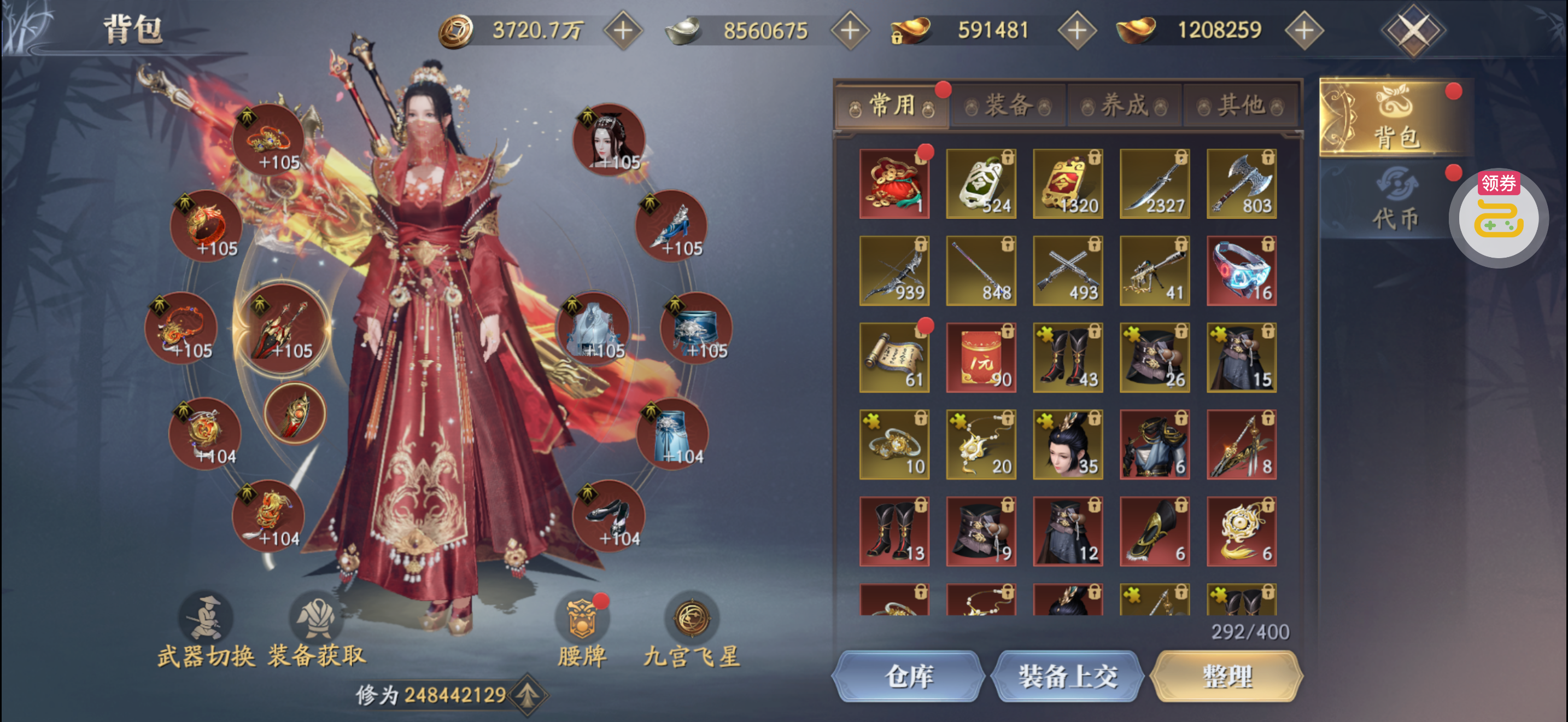The image size is (1568, 722).
Task: Select the 其他 tab
Action: click(x=1241, y=106)
